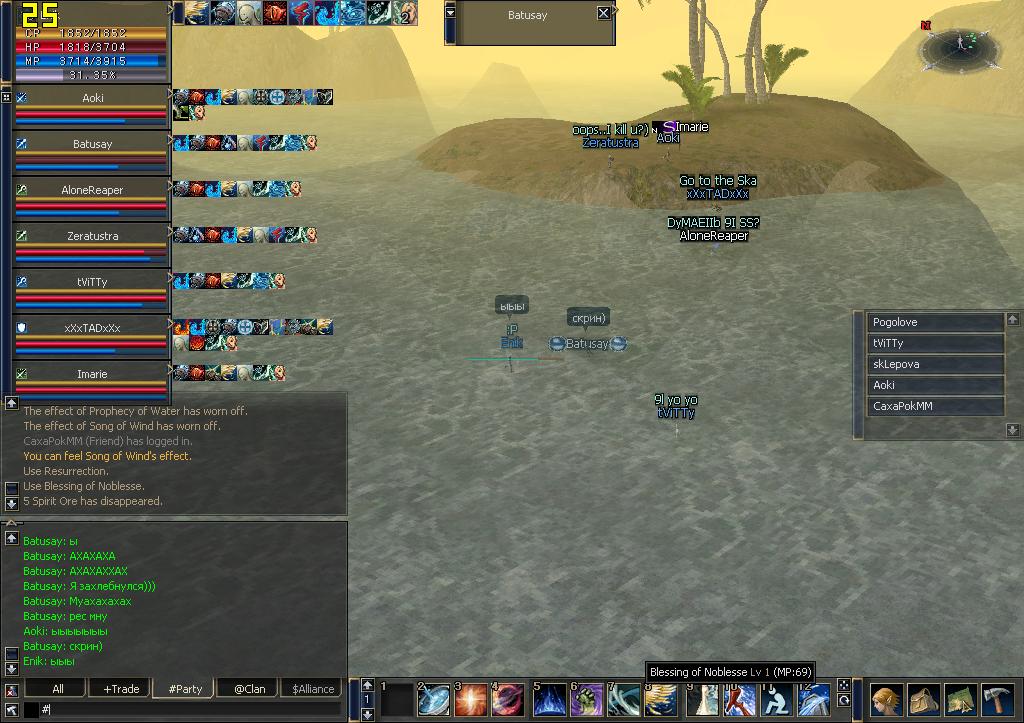Open the inventory bag icon
The width and height of the screenshot is (1024, 723).
tap(923, 699)
